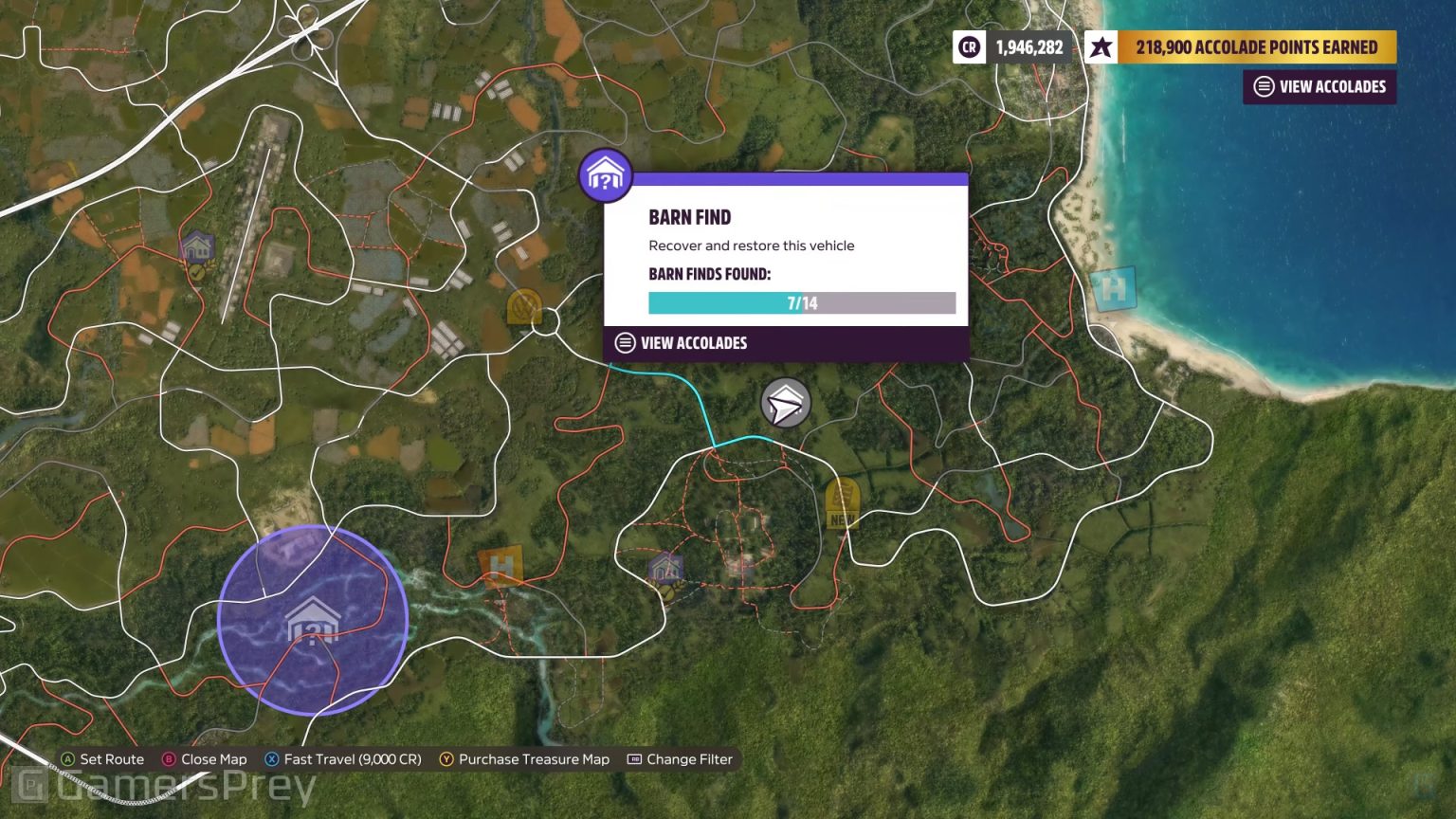Activate Fast Travel for 9,000 CR
This screenshot has height=819, width=1456.
(x=342, y=758)
